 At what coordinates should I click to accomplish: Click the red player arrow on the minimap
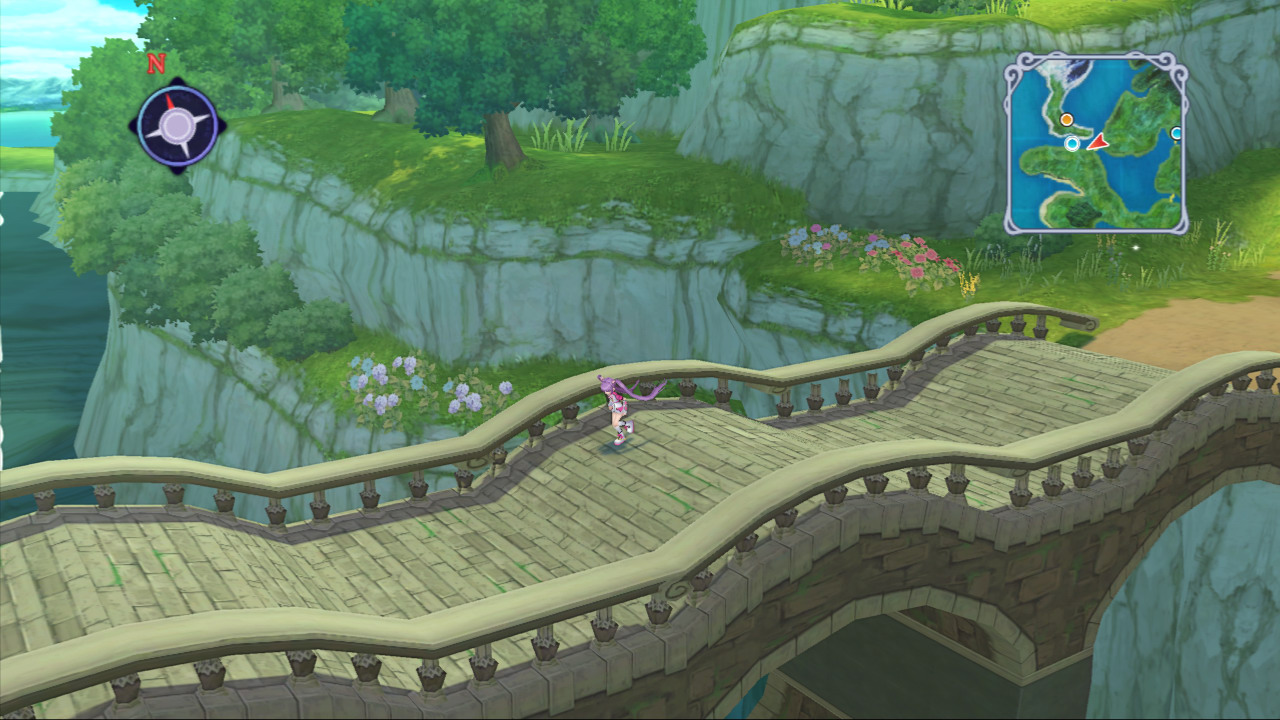[x=1098, y=144]
